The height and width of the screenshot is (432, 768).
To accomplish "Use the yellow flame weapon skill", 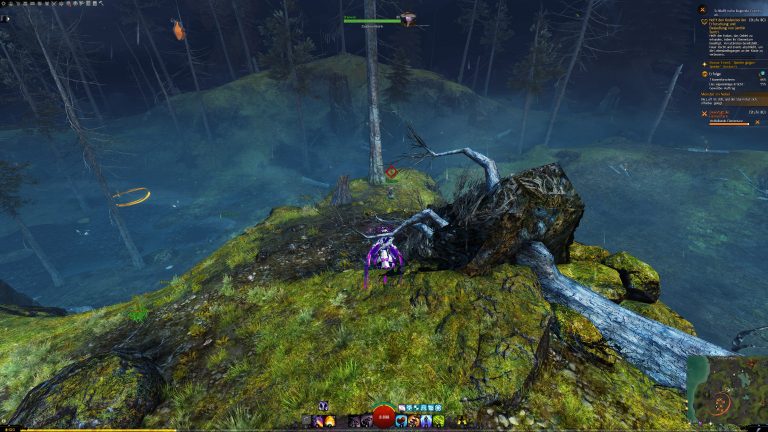I will tap(330, 421).
